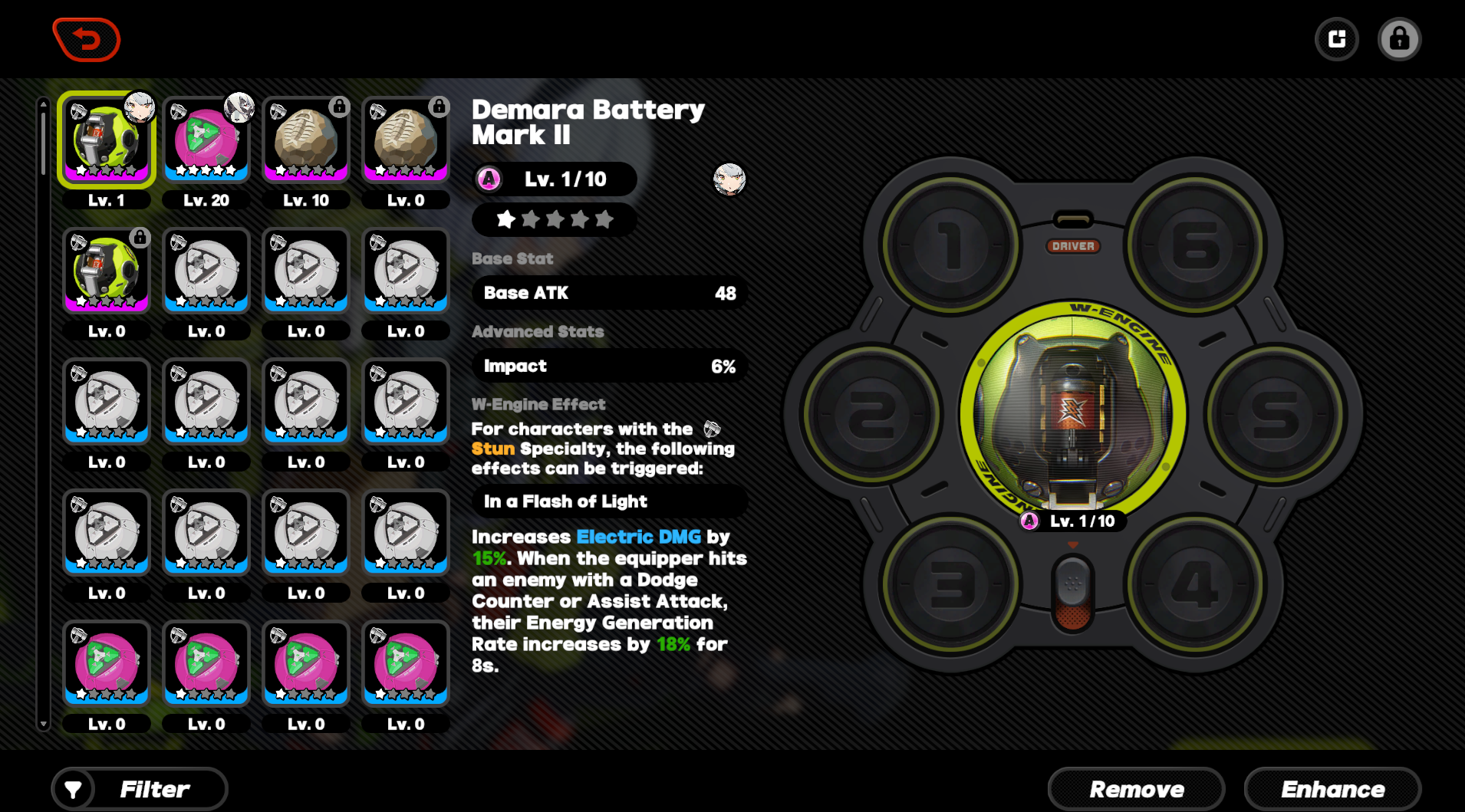Select the Lv. 20 pink W-Engine thumbnail
This screenshot has height=812, width=1465.
click(x=206, y=139)
